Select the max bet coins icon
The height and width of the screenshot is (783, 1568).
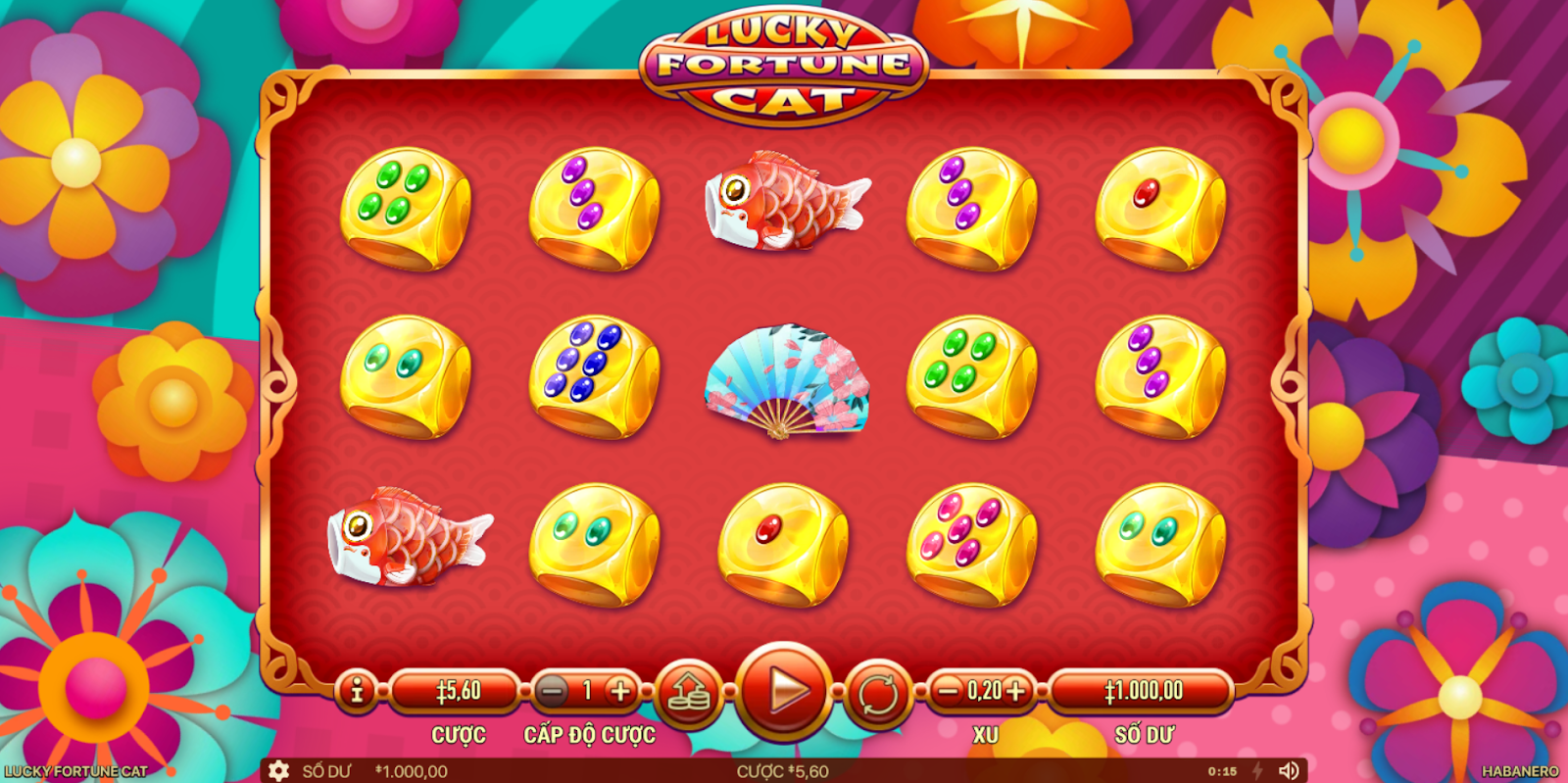[689, 691]
